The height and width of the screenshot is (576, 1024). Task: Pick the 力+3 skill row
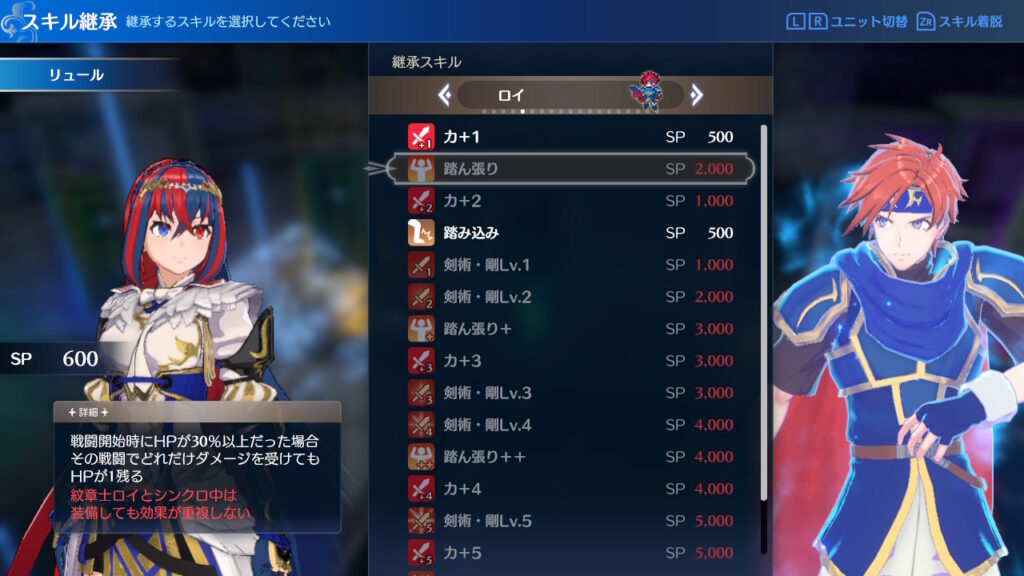tap(570, 361)
